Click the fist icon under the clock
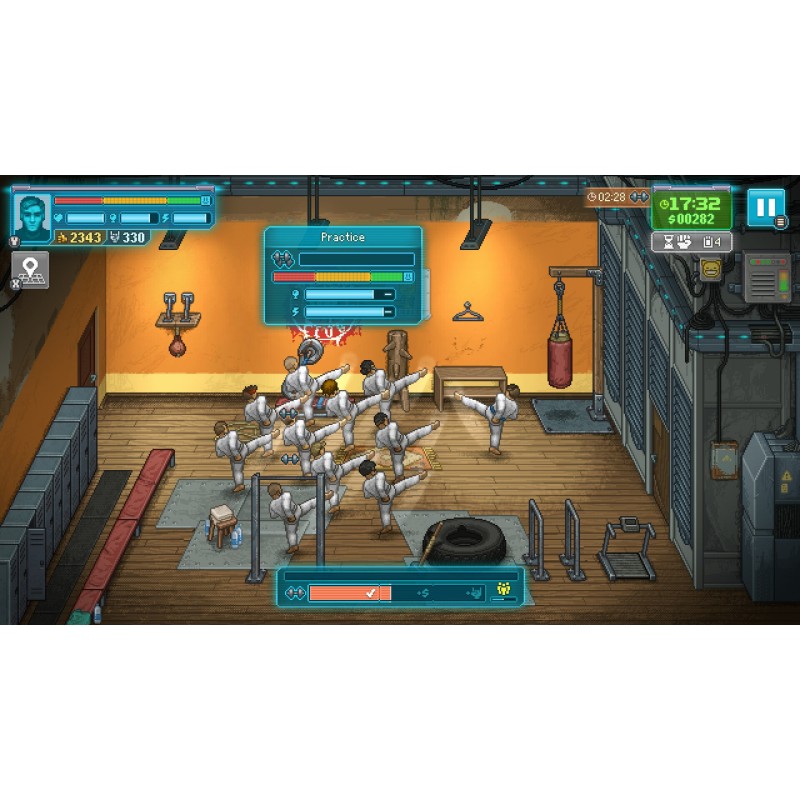Viewport: 800px width, 800px height. [682, 242]
